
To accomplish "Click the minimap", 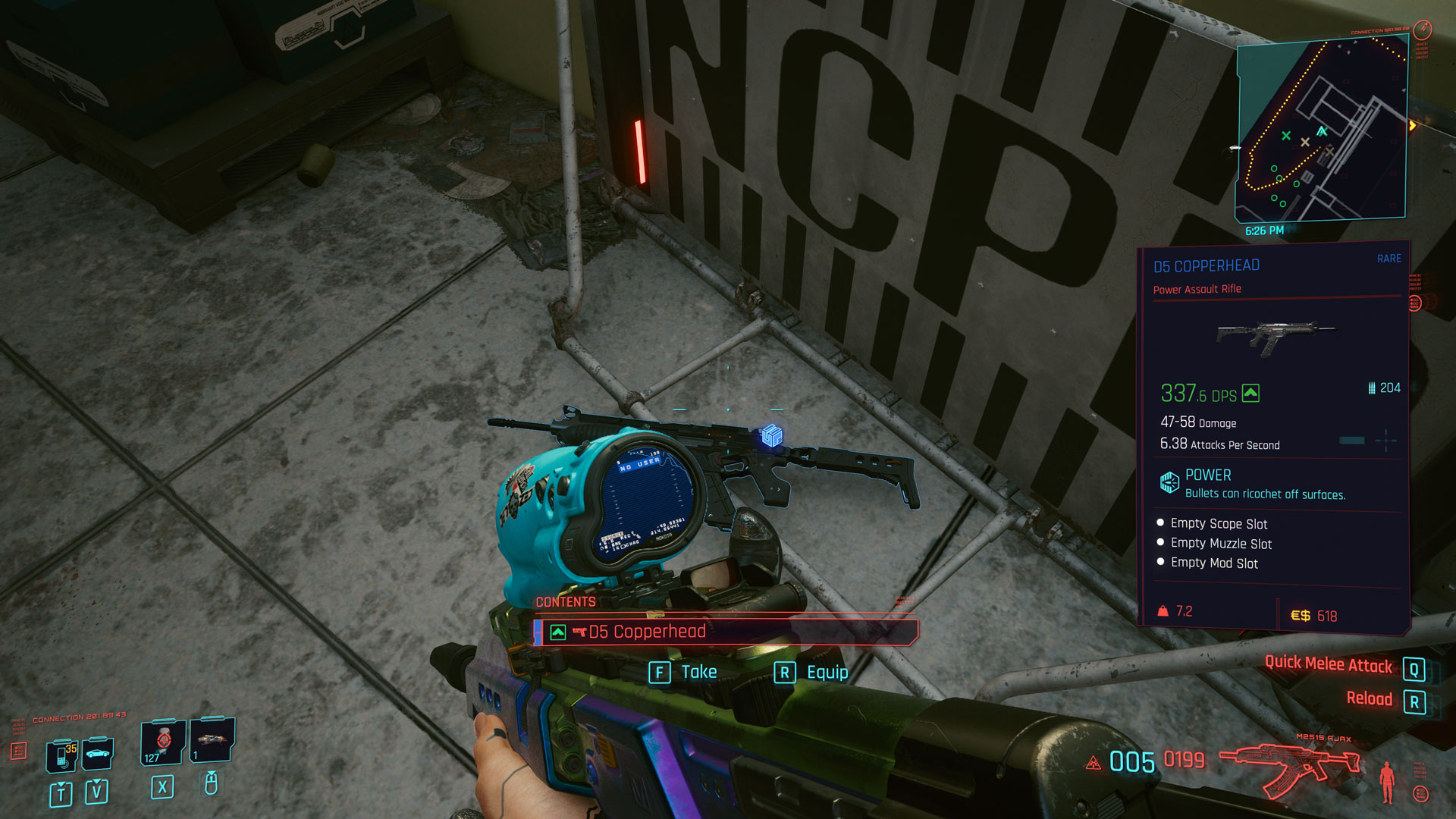I will pyautogui.click(x=1322, y=129).
